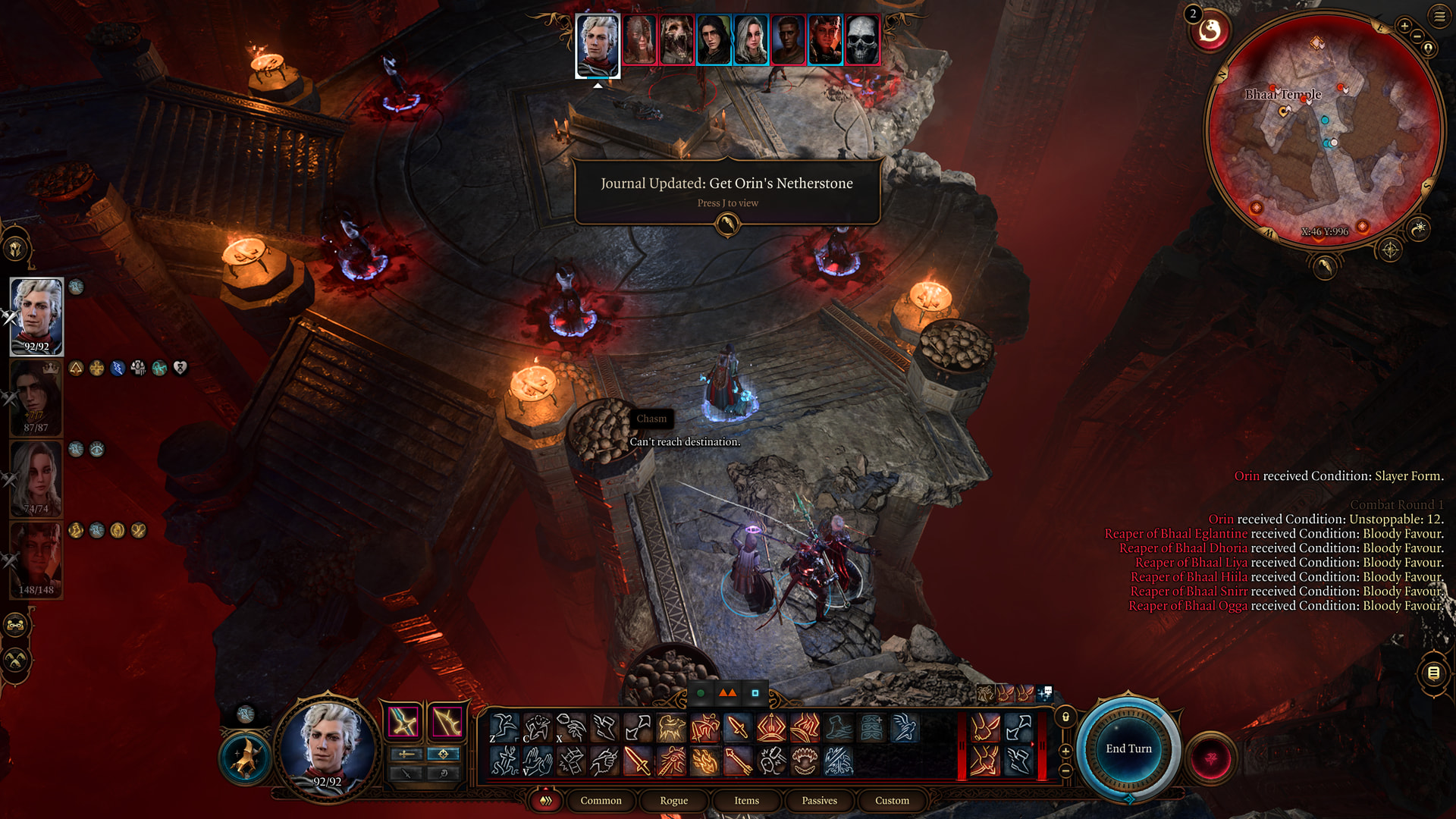Zoom out the minimap with minus button
The image size is (1456, 819).
coord(1417,36)
